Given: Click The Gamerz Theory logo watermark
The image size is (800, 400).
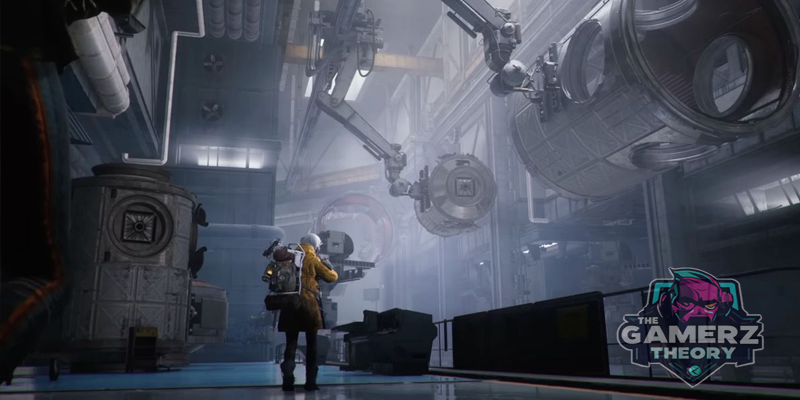Looking at the screenshot, I should coord(690,327).
